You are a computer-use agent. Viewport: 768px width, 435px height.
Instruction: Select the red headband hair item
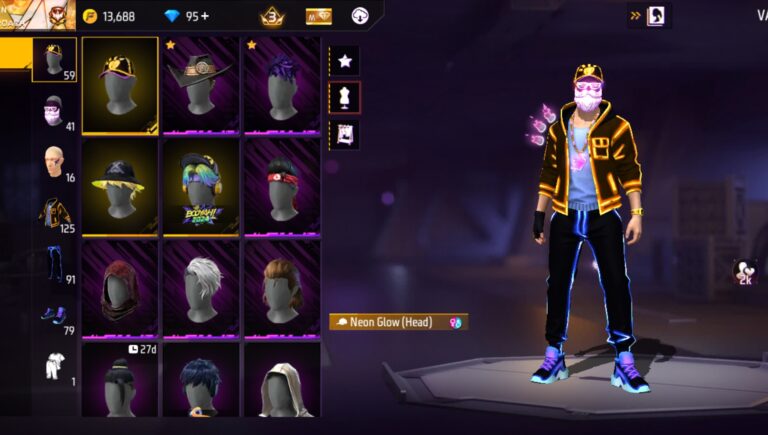282,187
